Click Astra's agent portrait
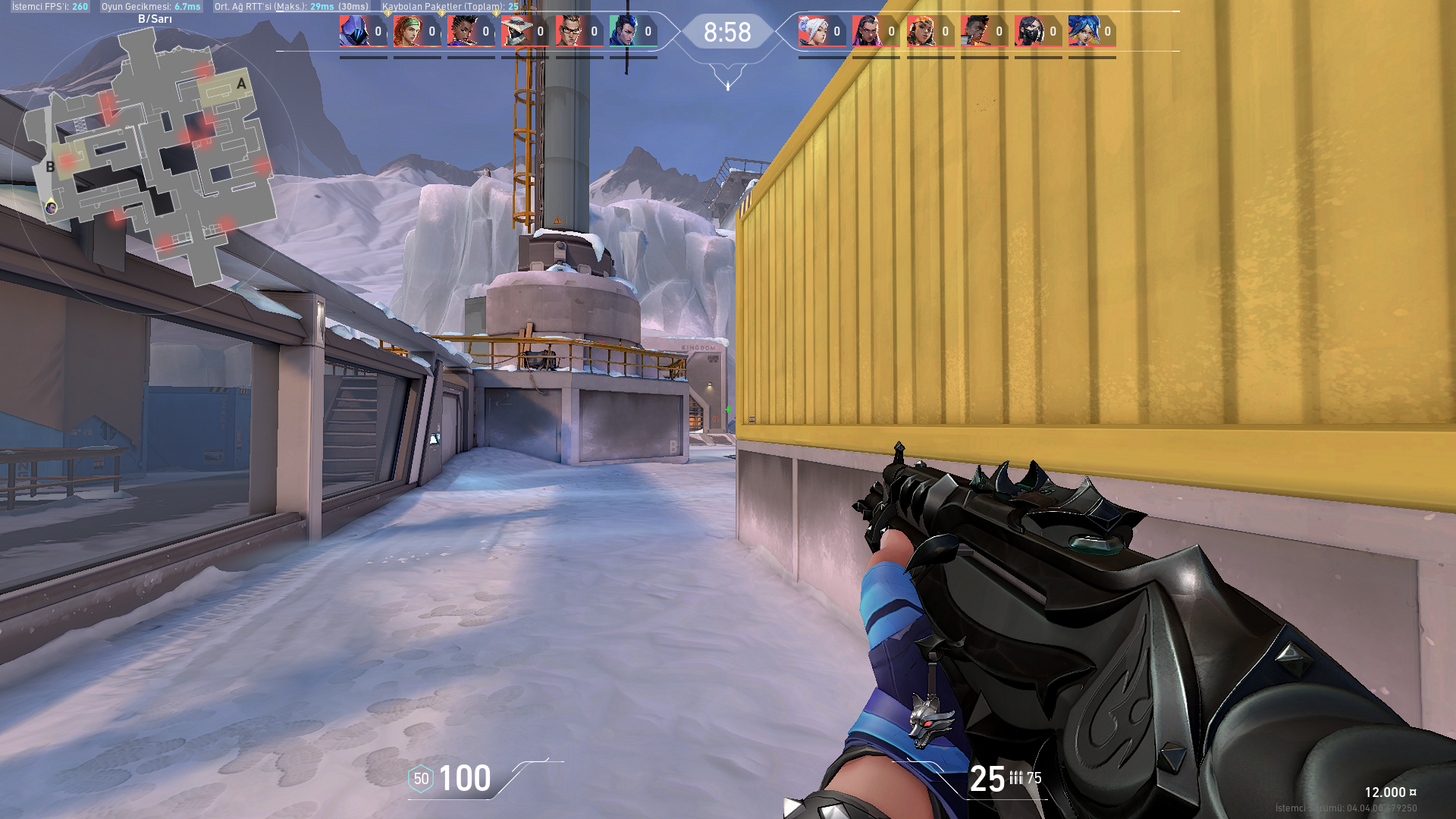The width and height of the screenshot is (1456, 819). [461, 31]
